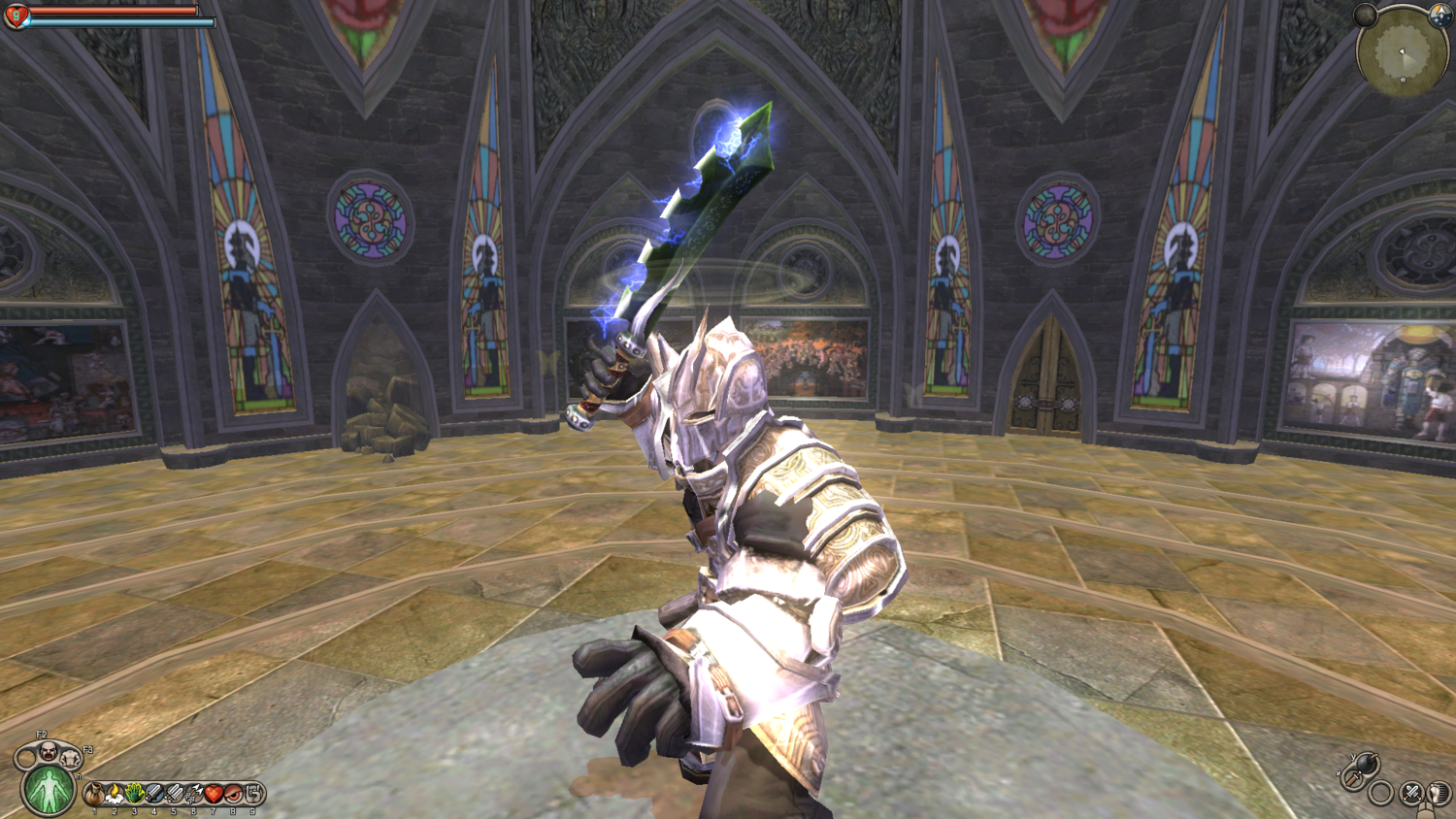Select the muscular torso icon

tap(71, 756)
